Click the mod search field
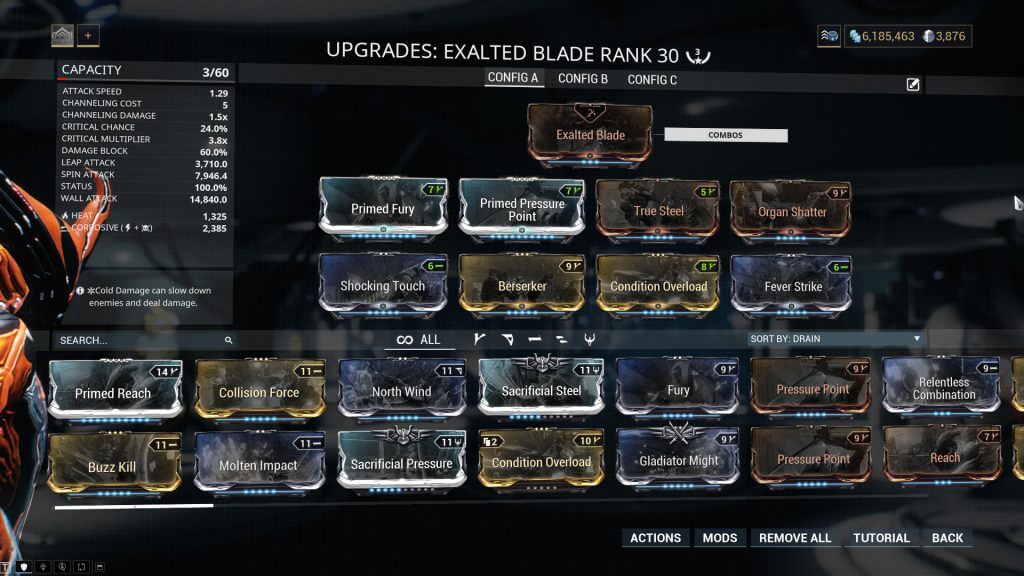The image size is (1024, 576). click(x=140, y=340)
